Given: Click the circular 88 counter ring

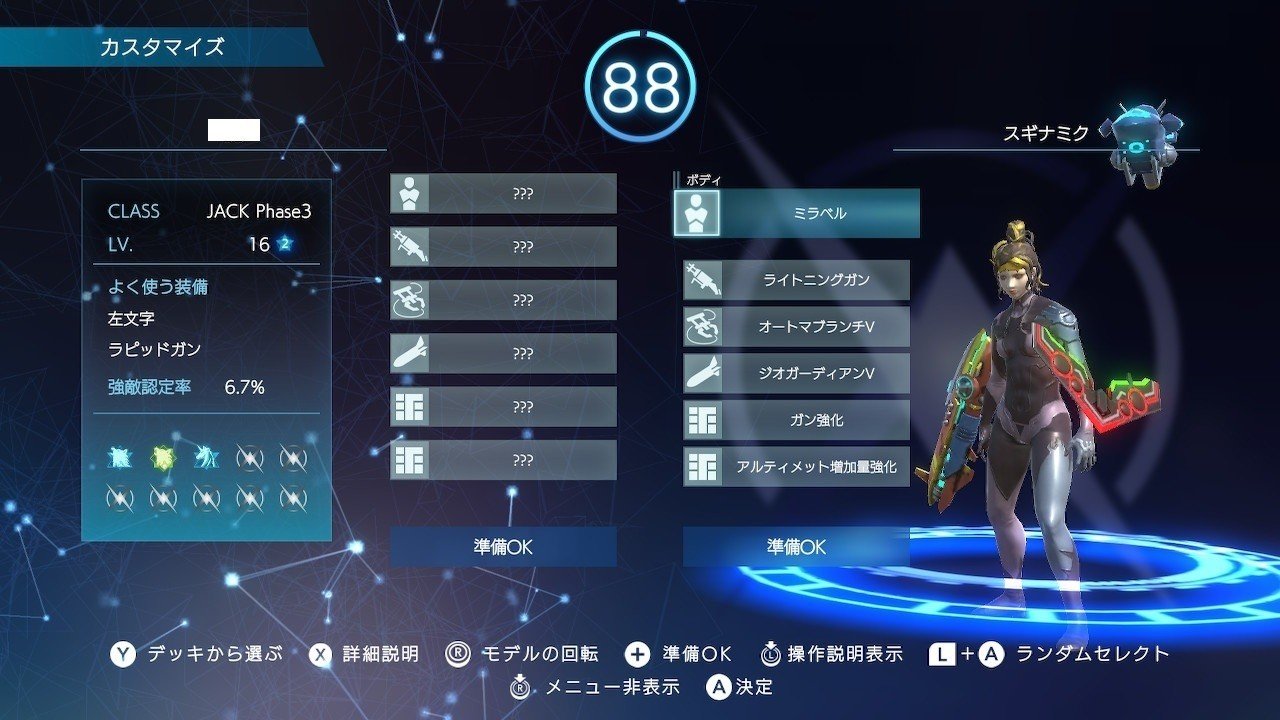Looking at the screenshot, I should click(x=640, y=85).
